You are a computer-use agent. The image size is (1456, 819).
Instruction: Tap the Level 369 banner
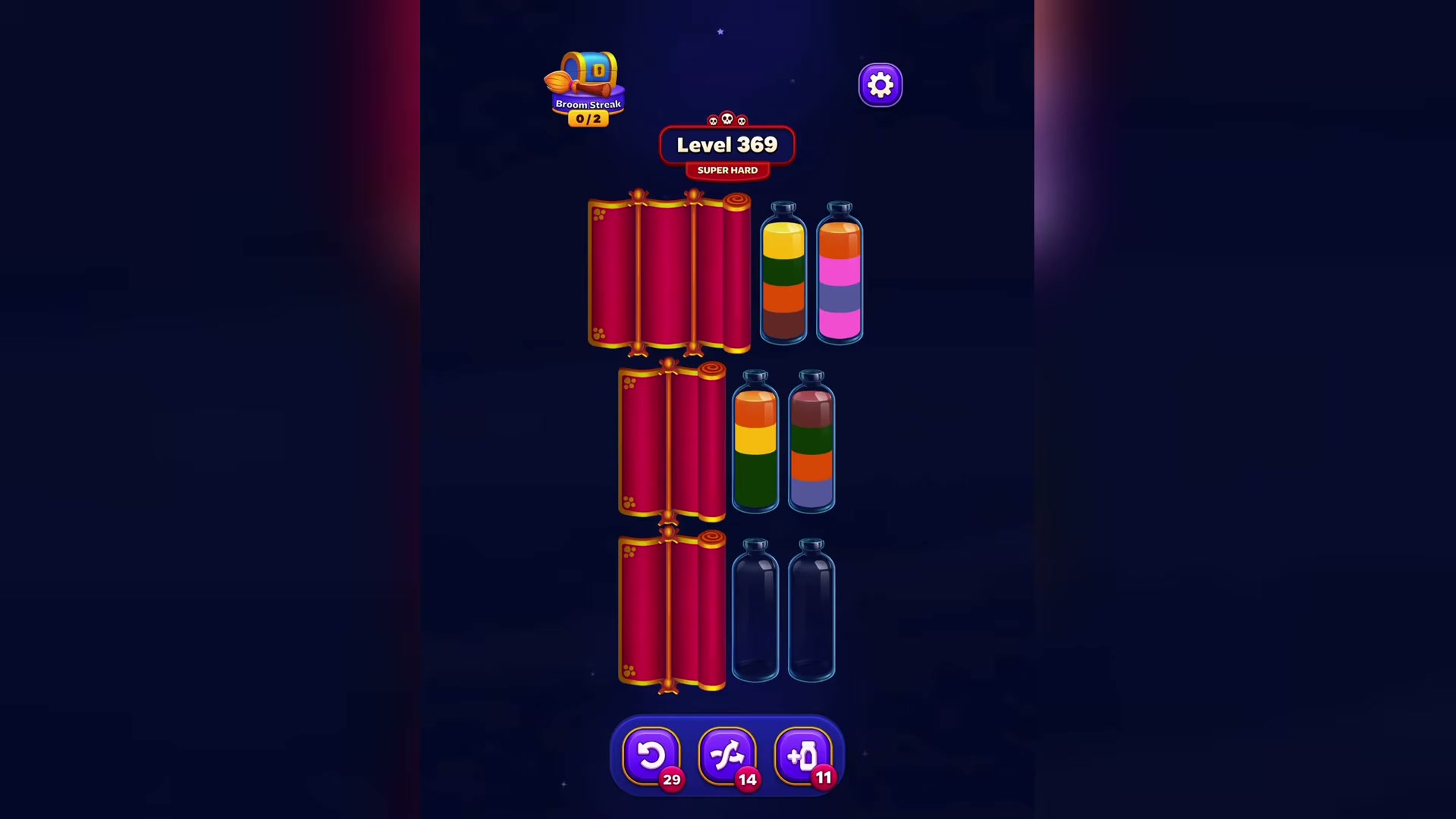coord(726,144)
